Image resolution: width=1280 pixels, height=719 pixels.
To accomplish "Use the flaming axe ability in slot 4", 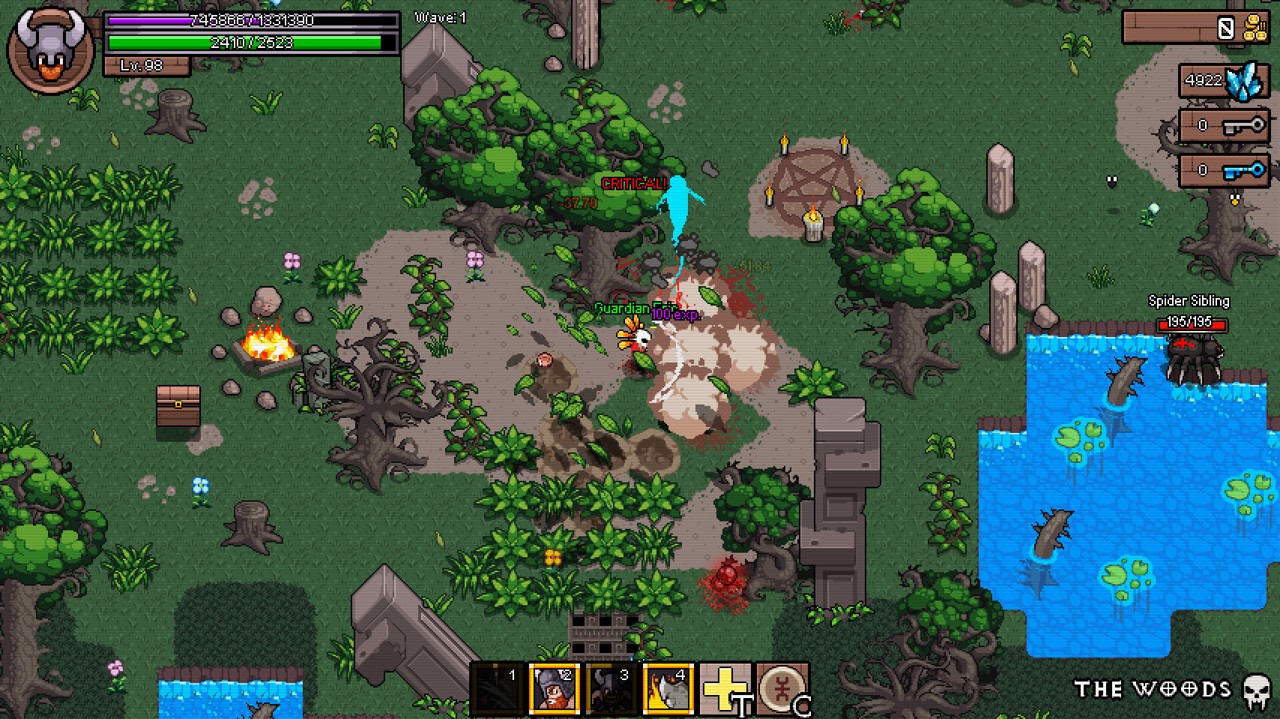I will pos(667,689).
